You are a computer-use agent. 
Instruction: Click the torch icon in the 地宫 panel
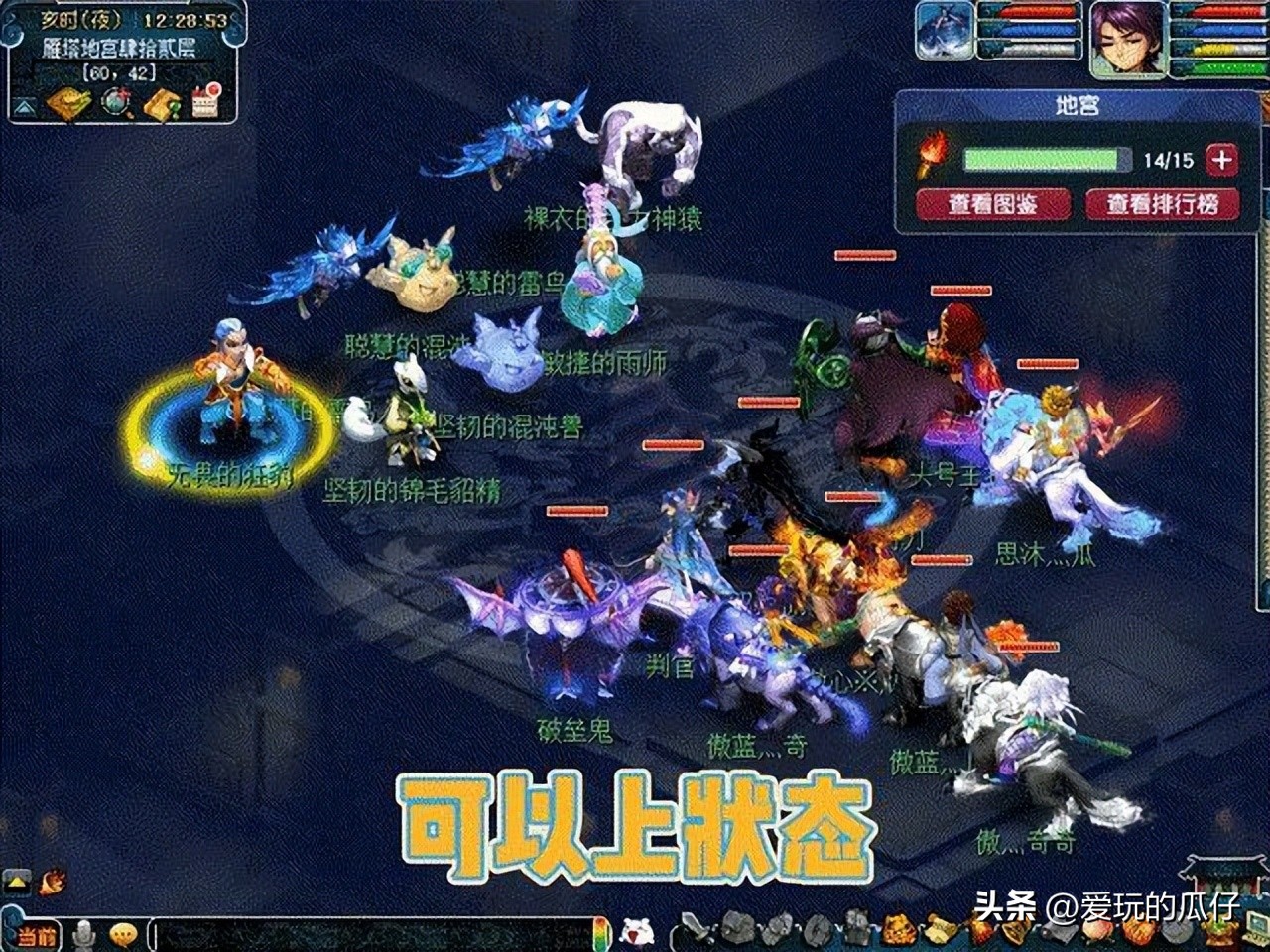click(x=933, y=159)
